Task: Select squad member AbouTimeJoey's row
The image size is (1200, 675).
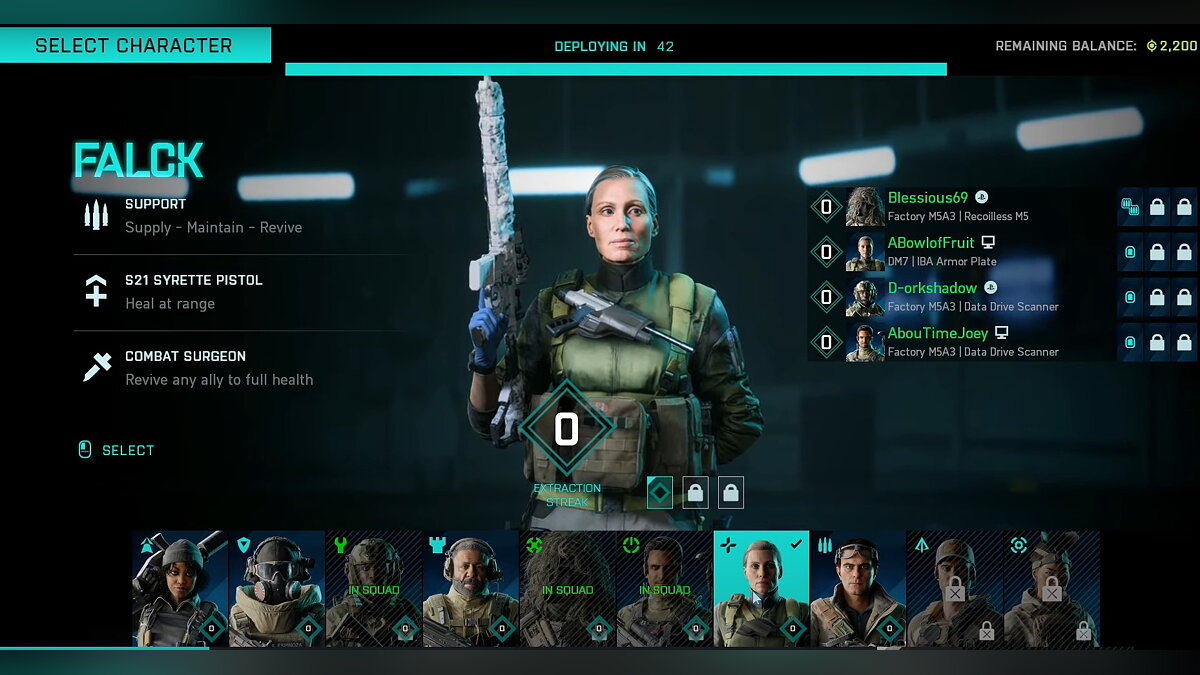Action: pos(960,342)
